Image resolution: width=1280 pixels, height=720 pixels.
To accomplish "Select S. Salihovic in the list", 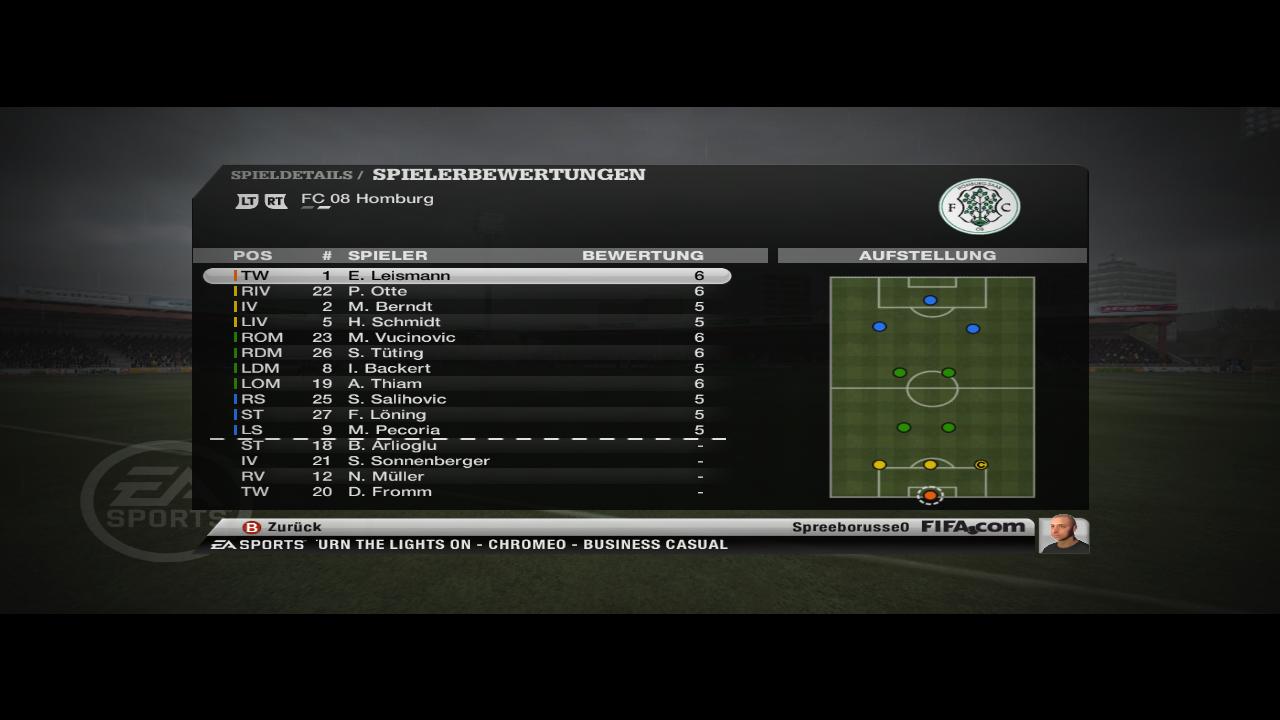I will pyautogui.click(x=467, y=399).
